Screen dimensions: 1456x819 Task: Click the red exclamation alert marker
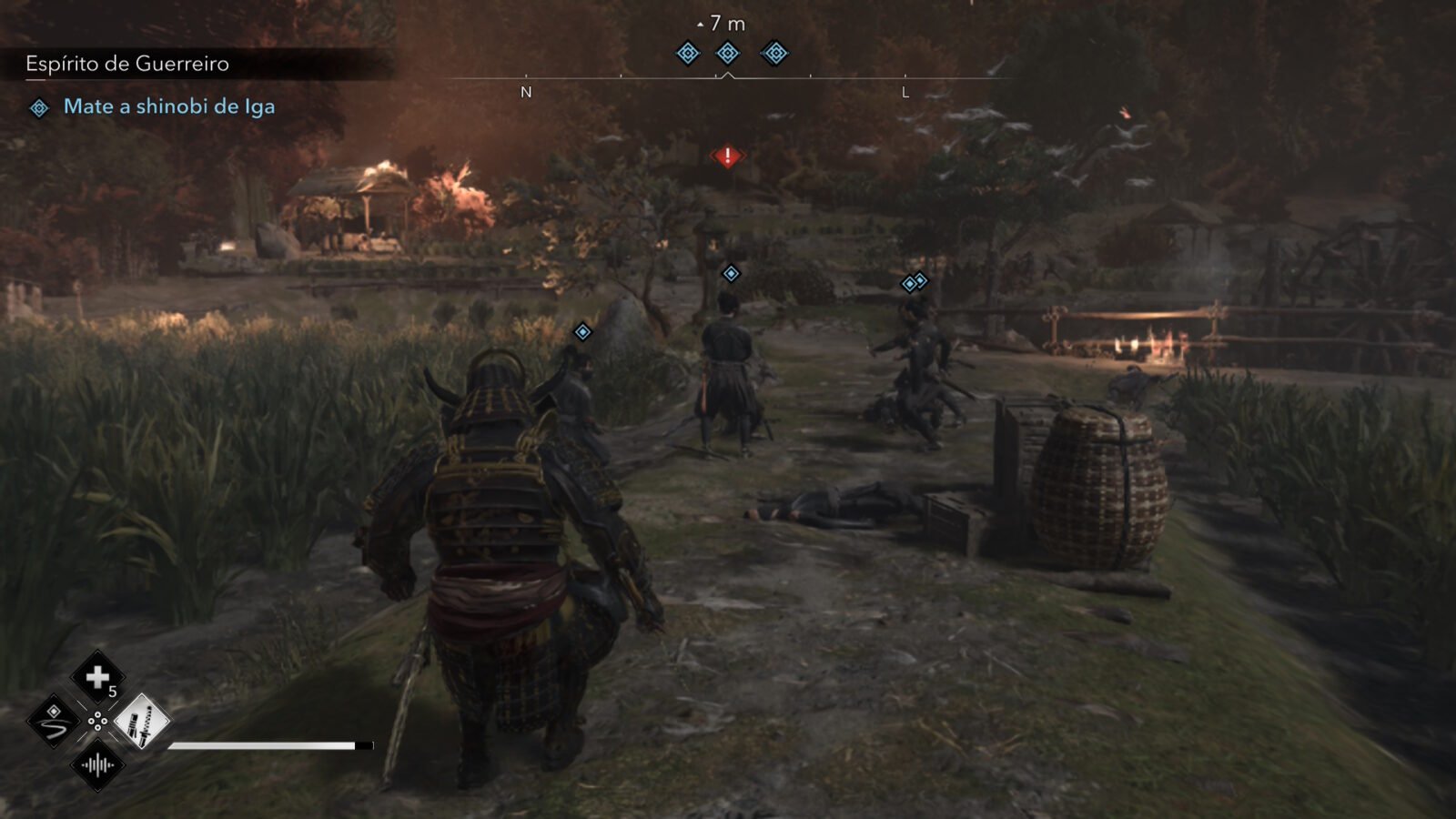[727, 157]
